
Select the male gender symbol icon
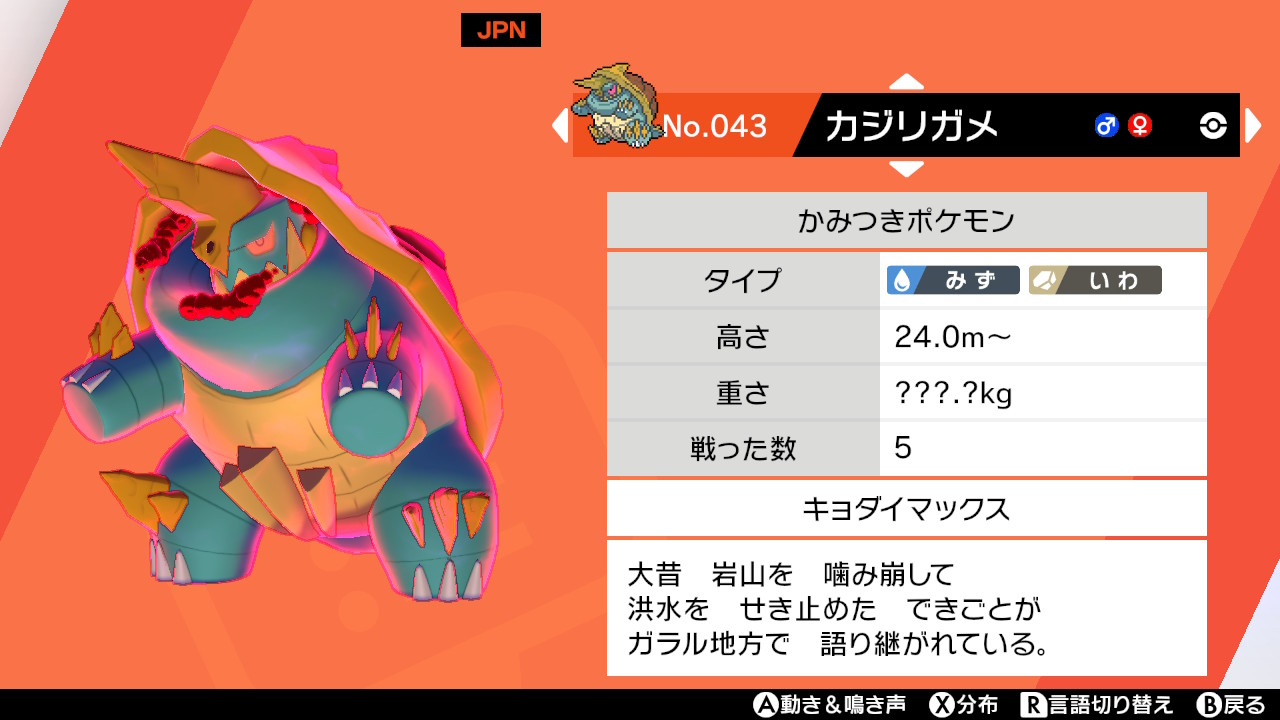(x=1106, y=125)
